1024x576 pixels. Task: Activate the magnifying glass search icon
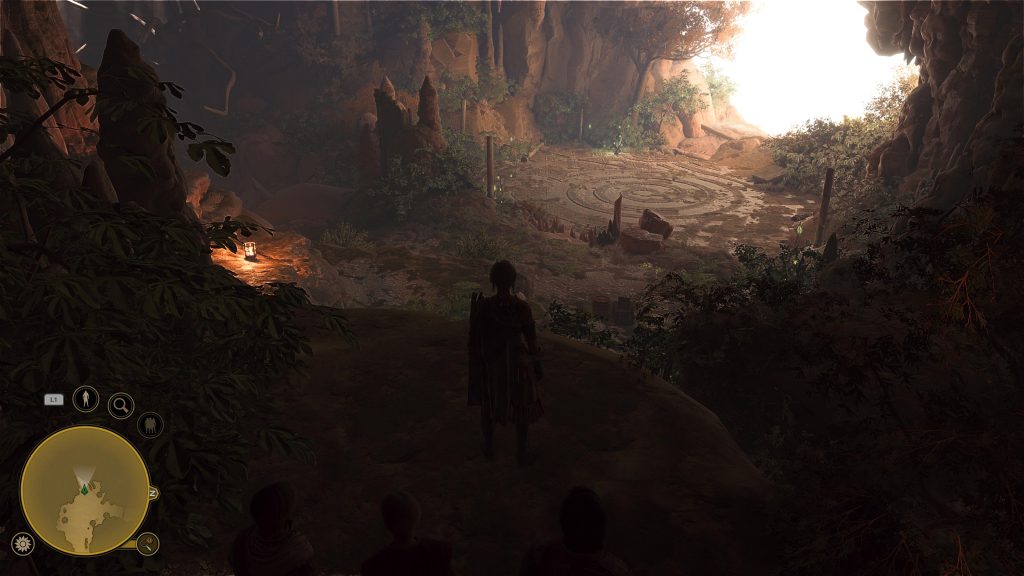point(121,405)
